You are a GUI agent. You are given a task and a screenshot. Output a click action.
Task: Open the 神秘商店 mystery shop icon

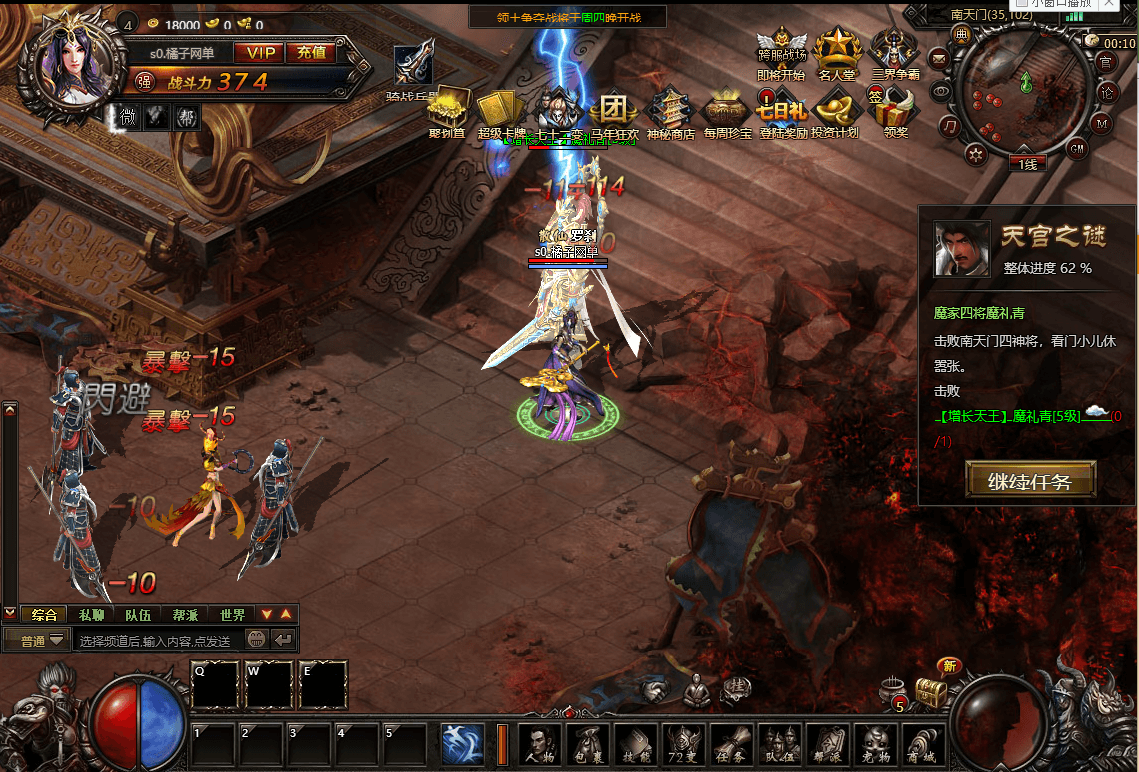670,113
